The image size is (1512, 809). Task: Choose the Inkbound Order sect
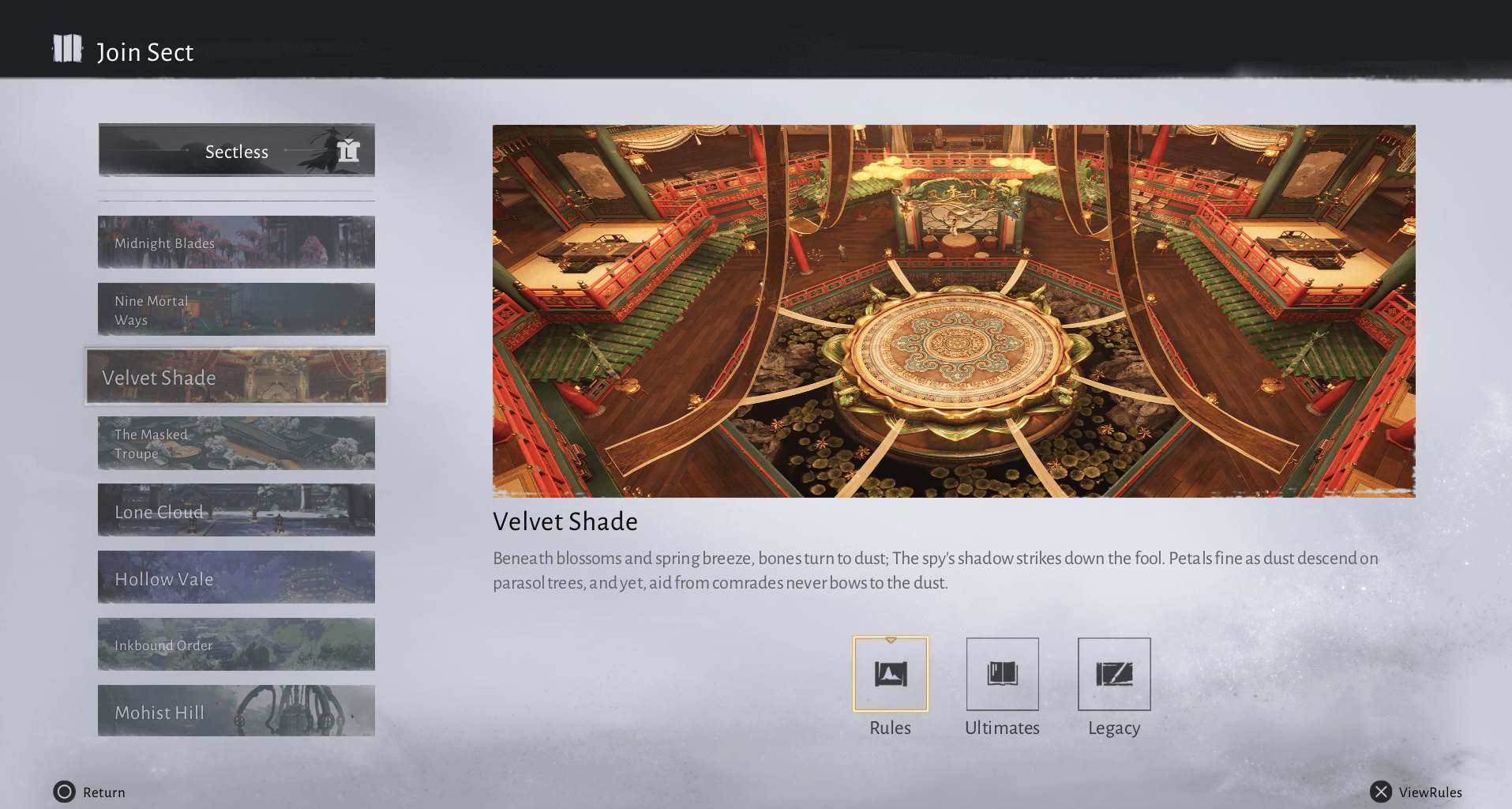click(236, 645)
